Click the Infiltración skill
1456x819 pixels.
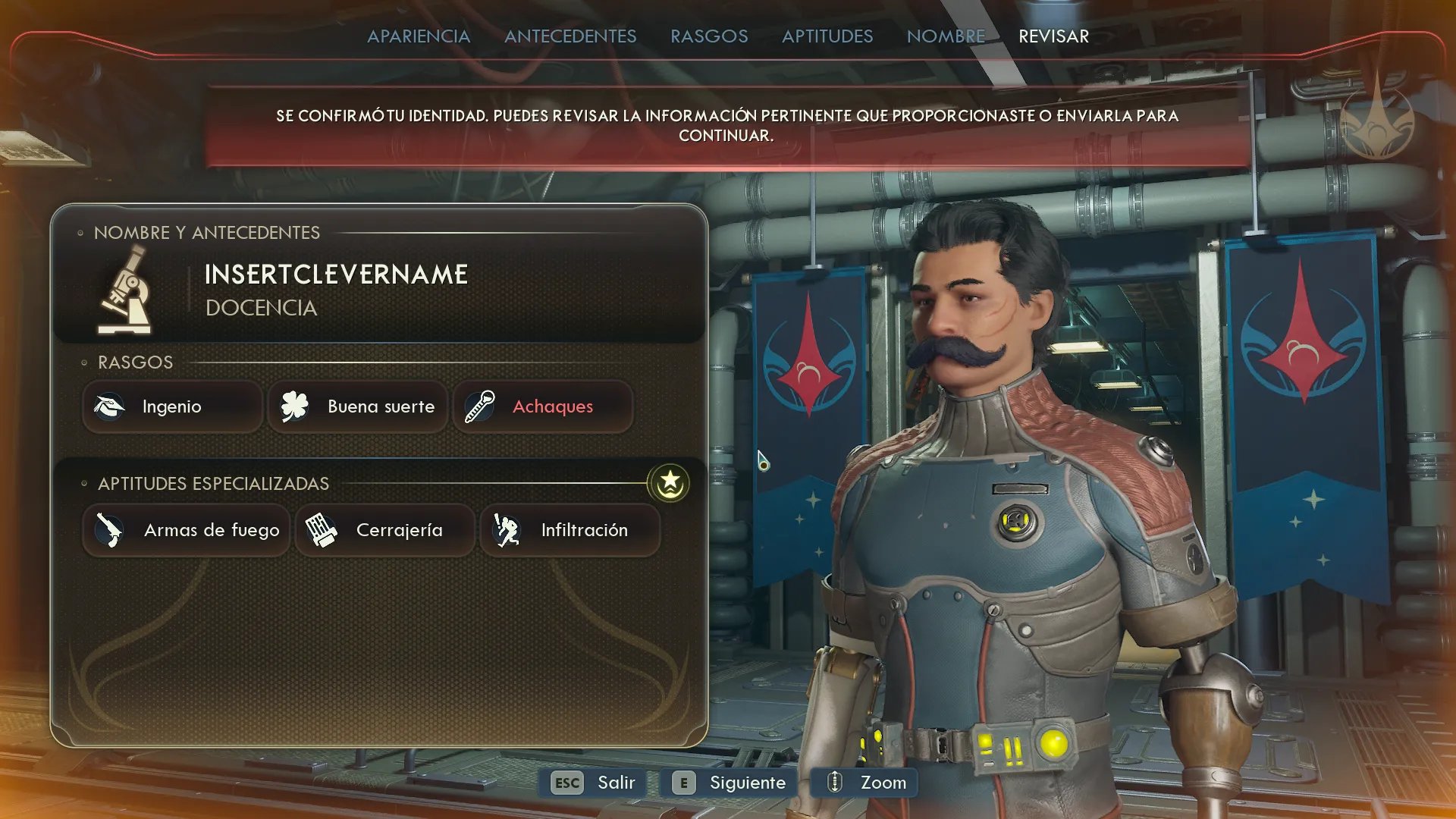[x=570, y=530]
